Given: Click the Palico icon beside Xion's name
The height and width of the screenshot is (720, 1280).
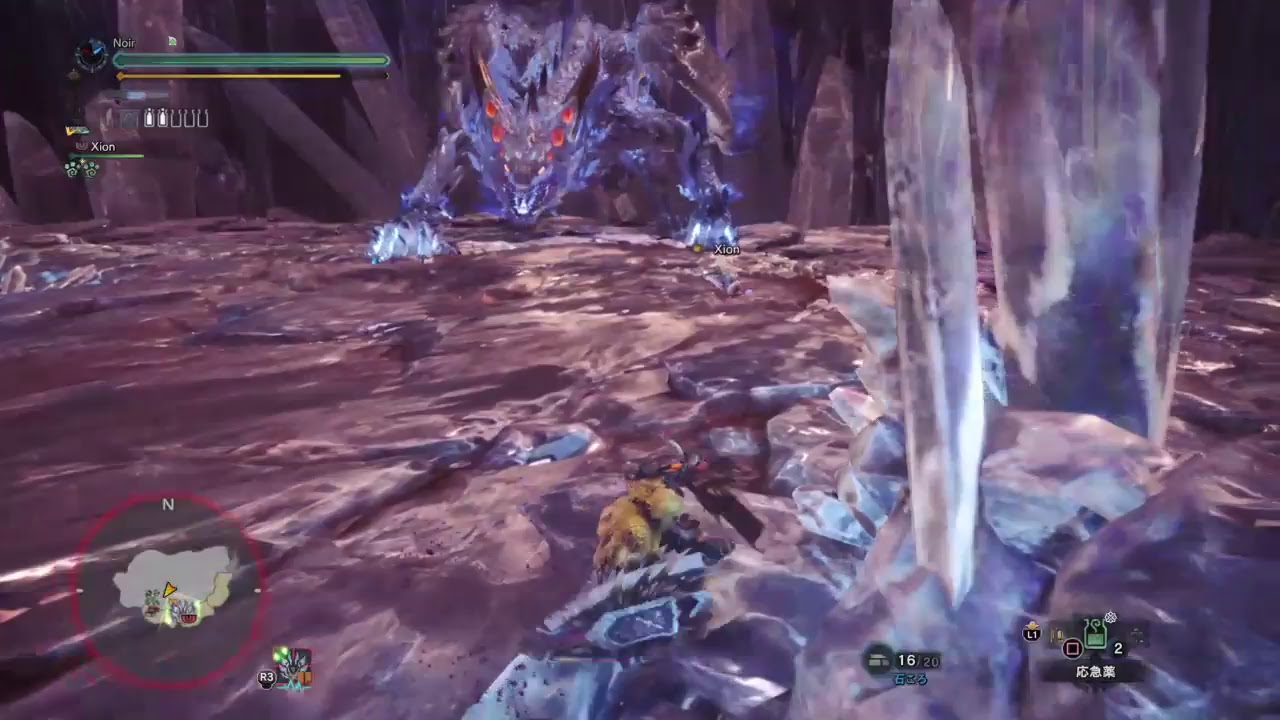Looking at the screenshot, I should [x=83, y=146].
